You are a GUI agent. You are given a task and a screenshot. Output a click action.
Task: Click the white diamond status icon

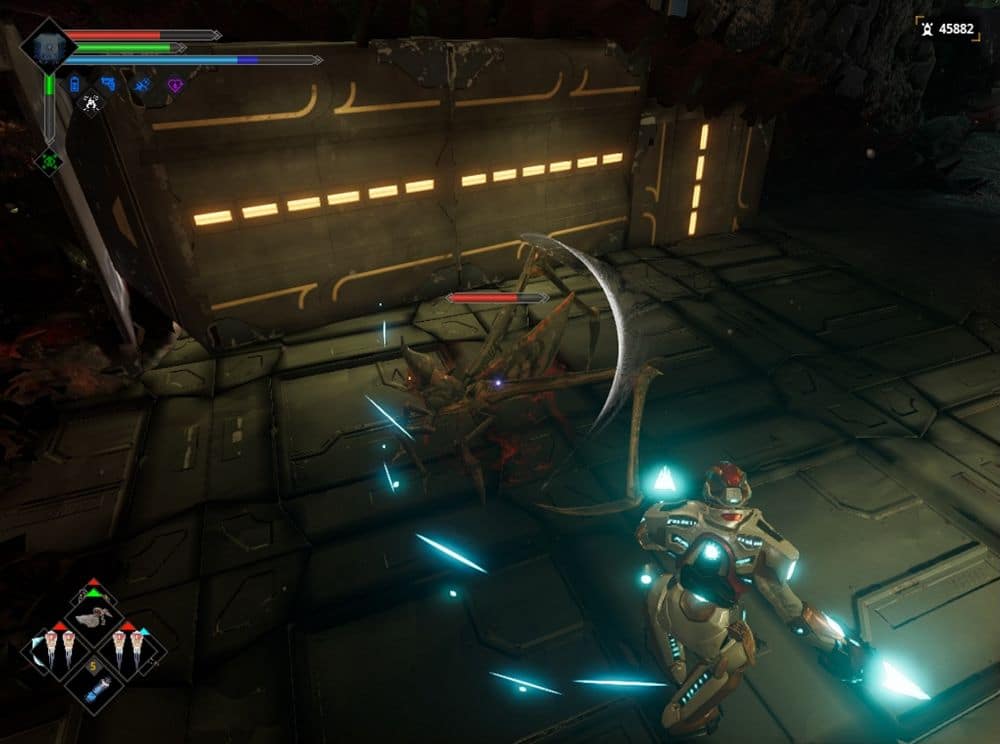[x=91, y=103]
